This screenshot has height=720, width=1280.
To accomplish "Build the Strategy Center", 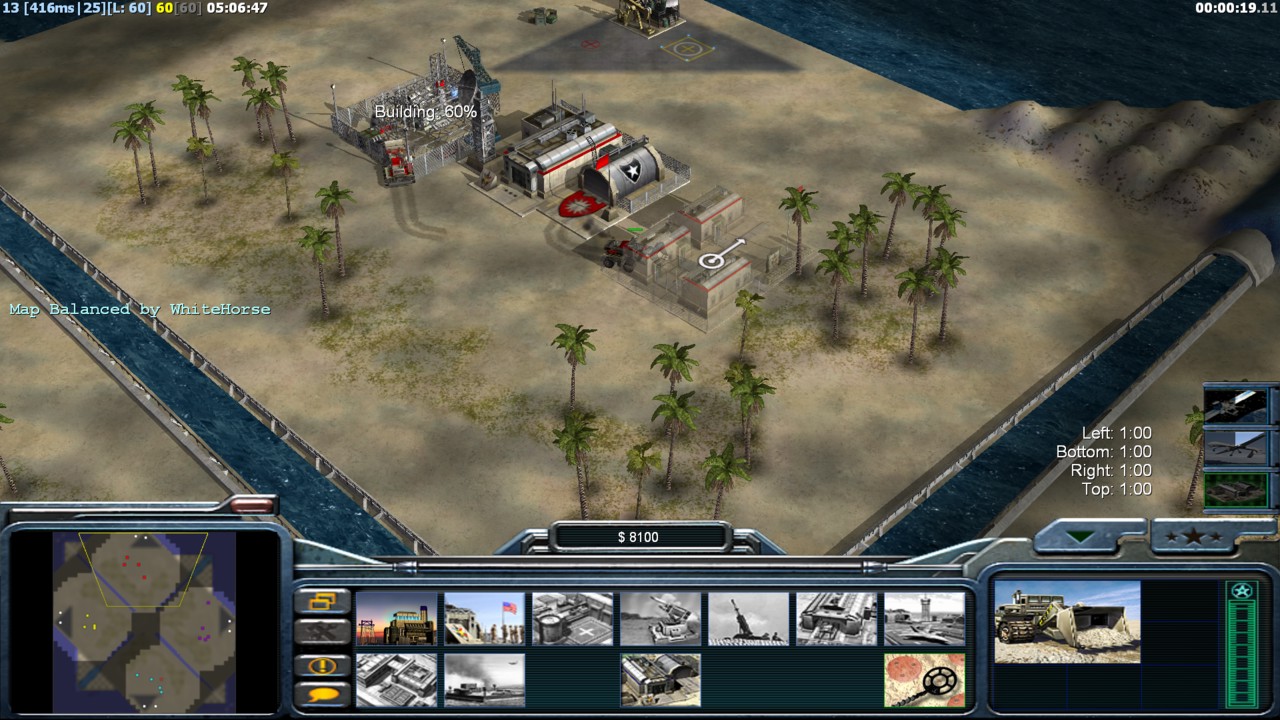I will tap(397, 680).
